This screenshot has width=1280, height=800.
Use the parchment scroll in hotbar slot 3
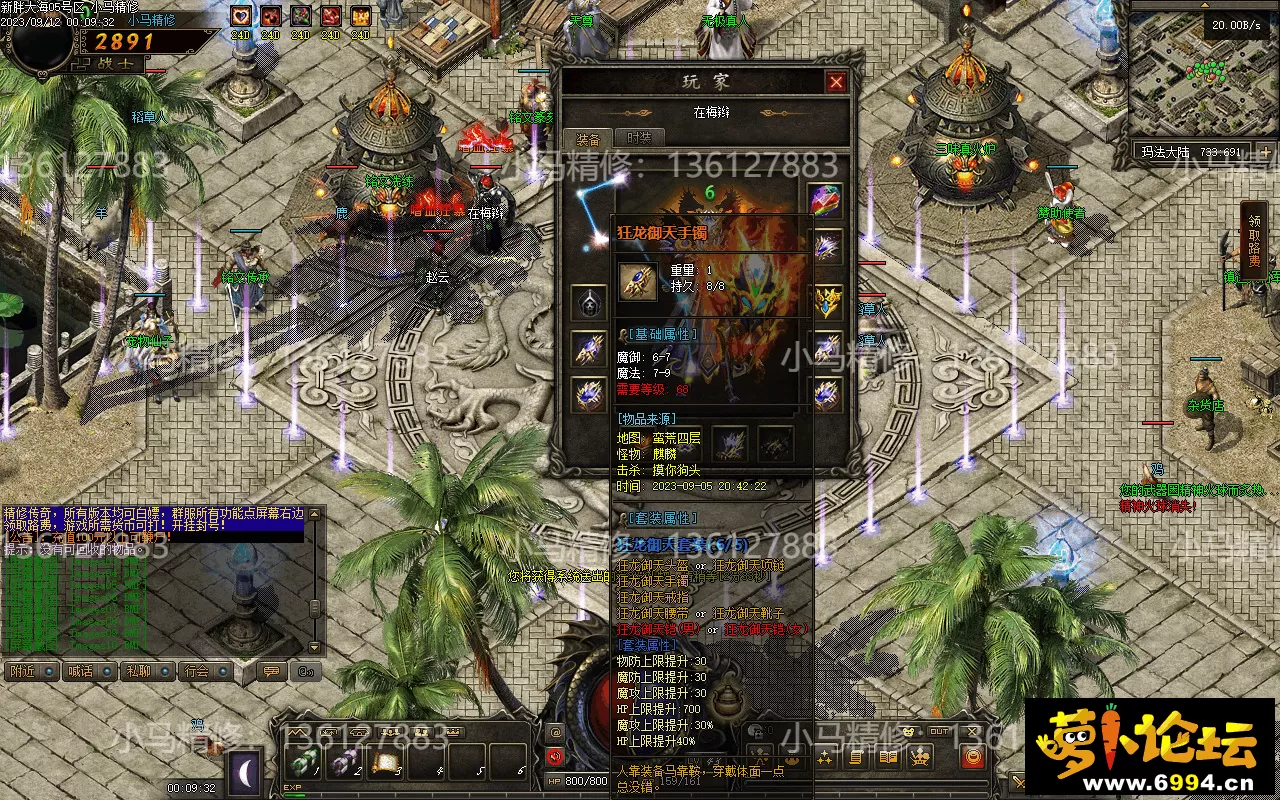point(387,764)
